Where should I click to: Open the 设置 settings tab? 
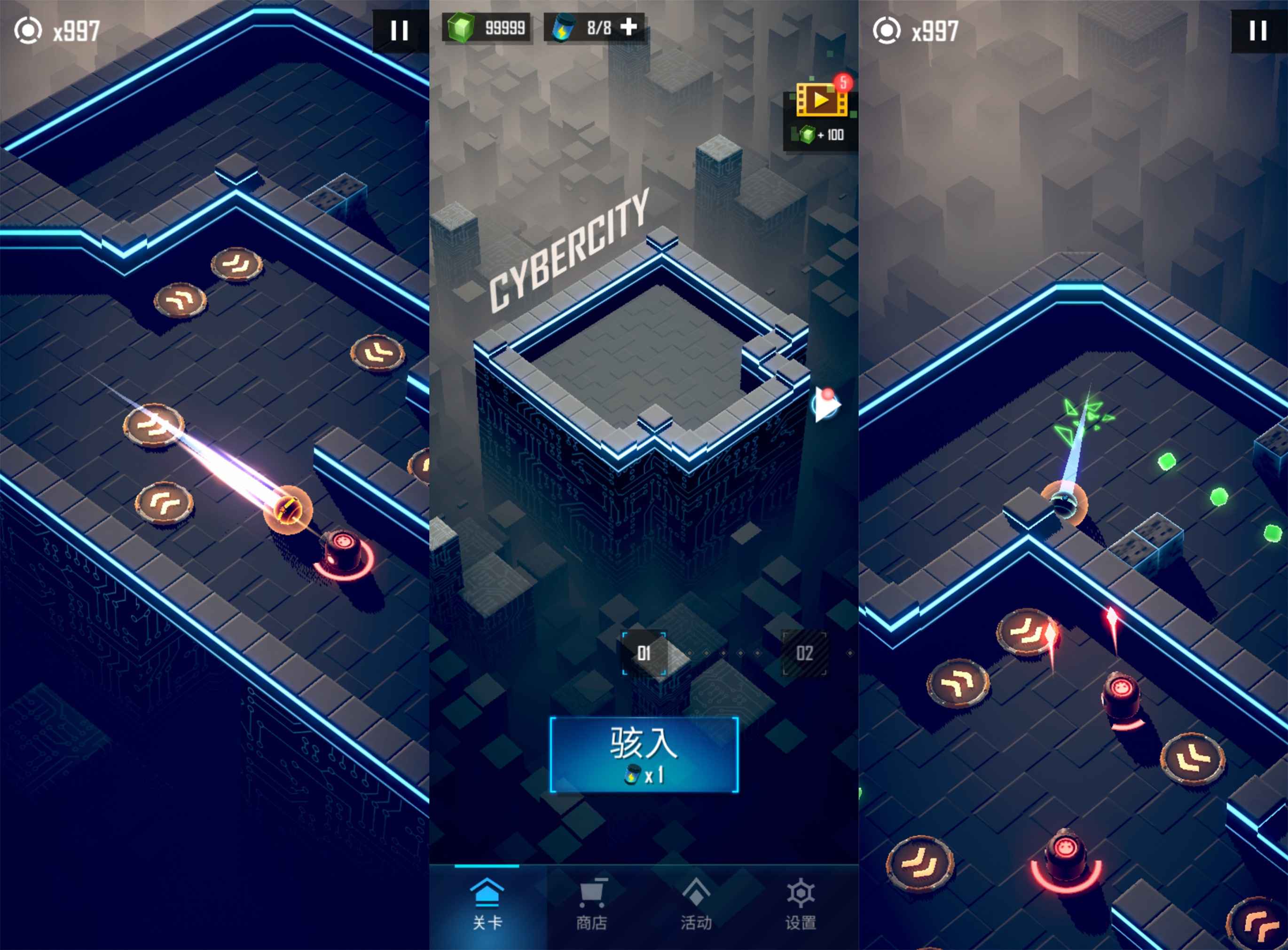point(801,904)
